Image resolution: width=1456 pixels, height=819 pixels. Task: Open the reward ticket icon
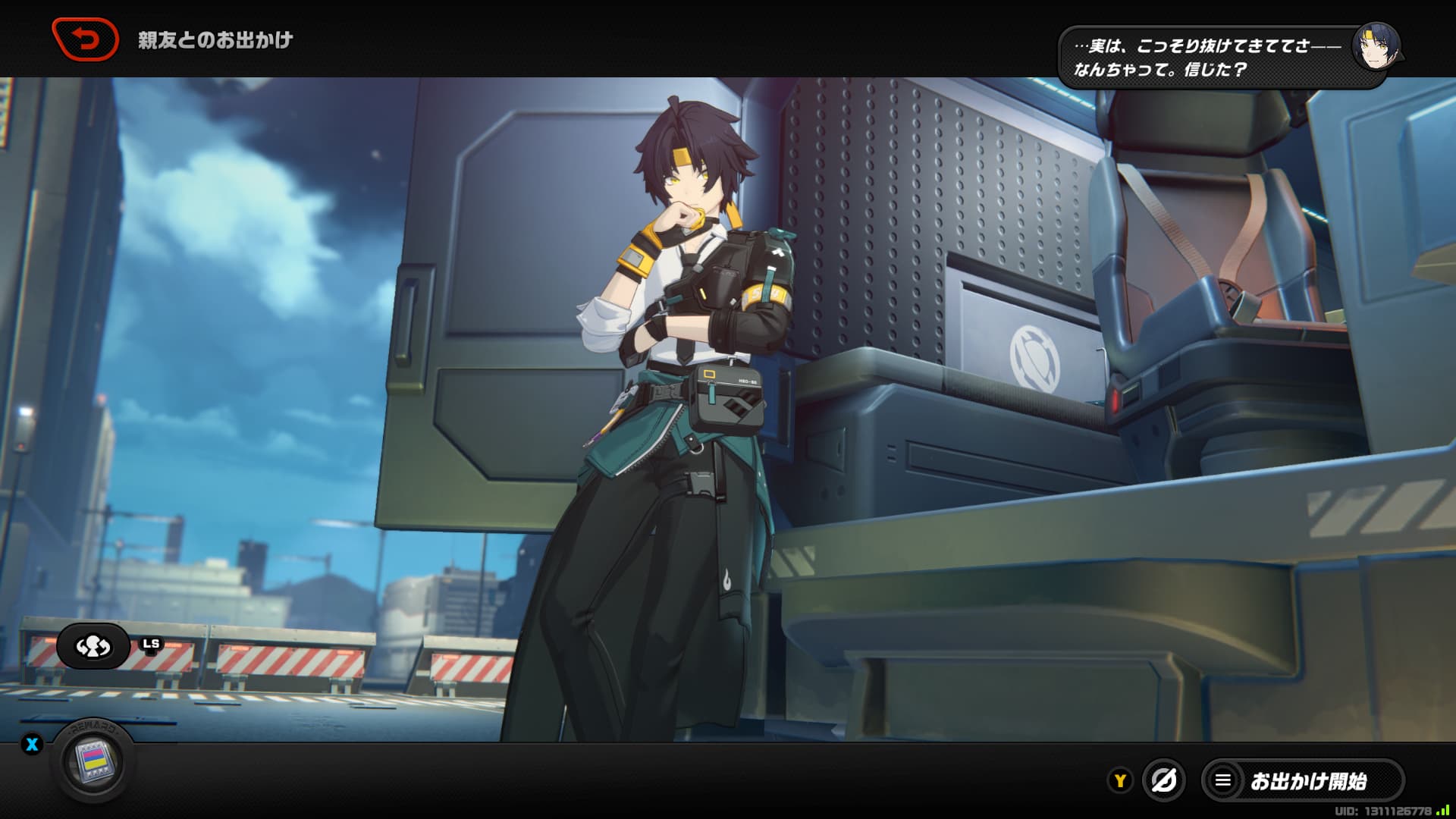coord(93,761)
